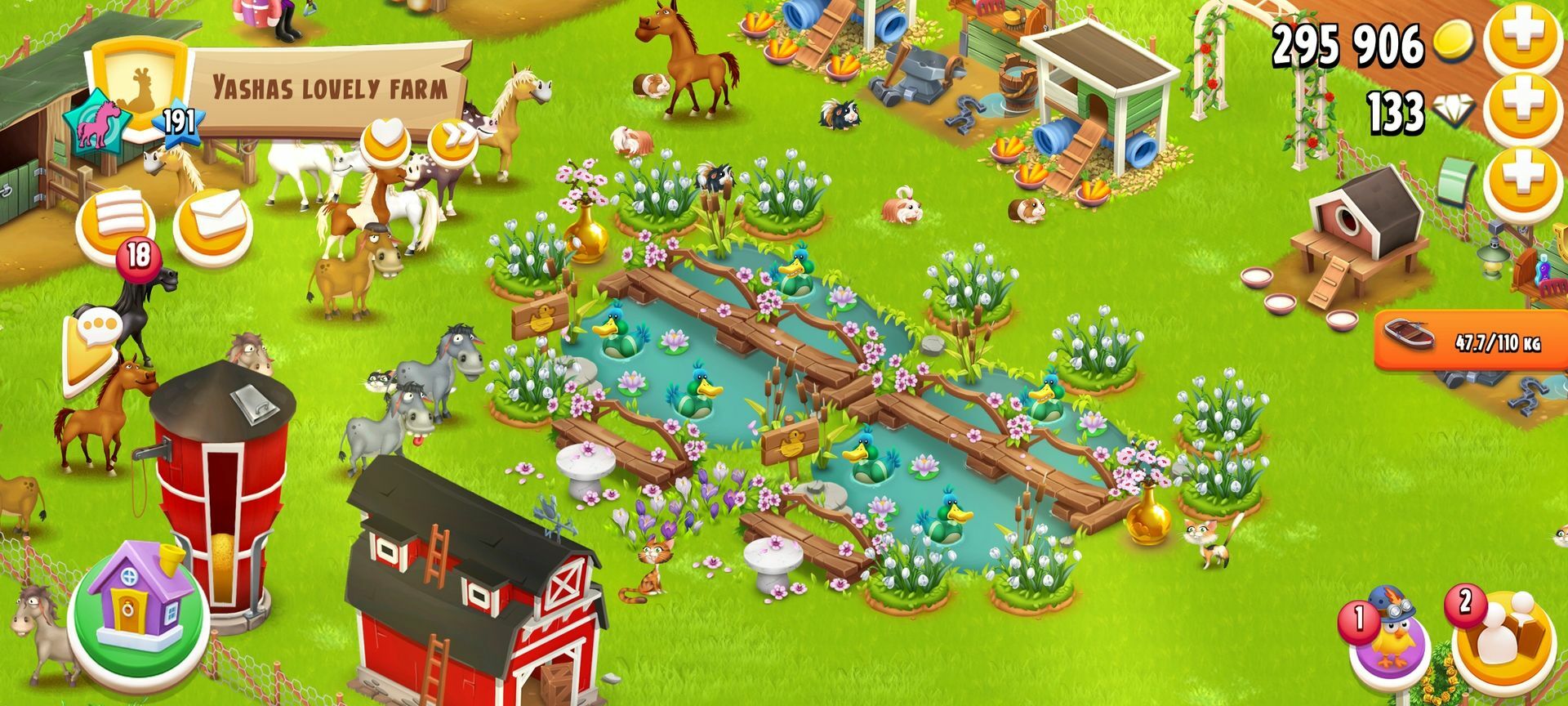
Task: Expand the chat speech-bubble arrow tab
Action: point(91,351)
